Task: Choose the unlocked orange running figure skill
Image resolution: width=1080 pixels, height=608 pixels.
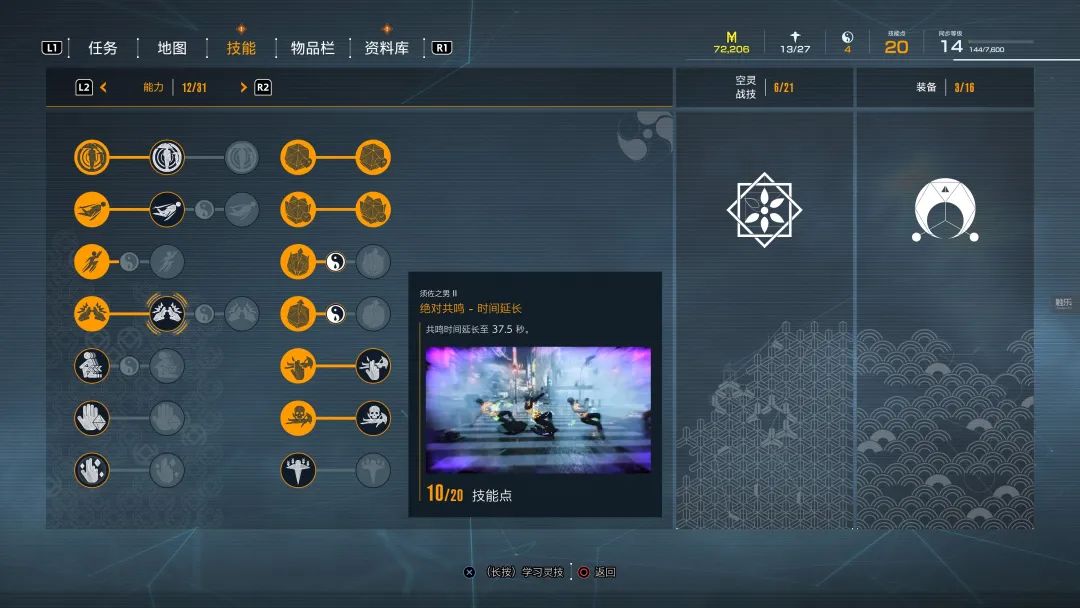Action: [92, 262]
